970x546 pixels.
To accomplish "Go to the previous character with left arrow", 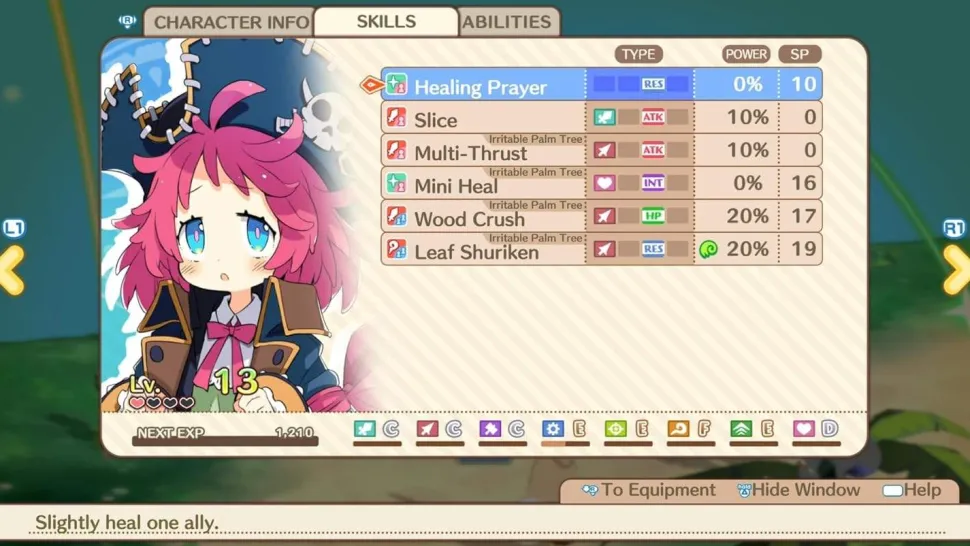I will click(x=12, y=270).
